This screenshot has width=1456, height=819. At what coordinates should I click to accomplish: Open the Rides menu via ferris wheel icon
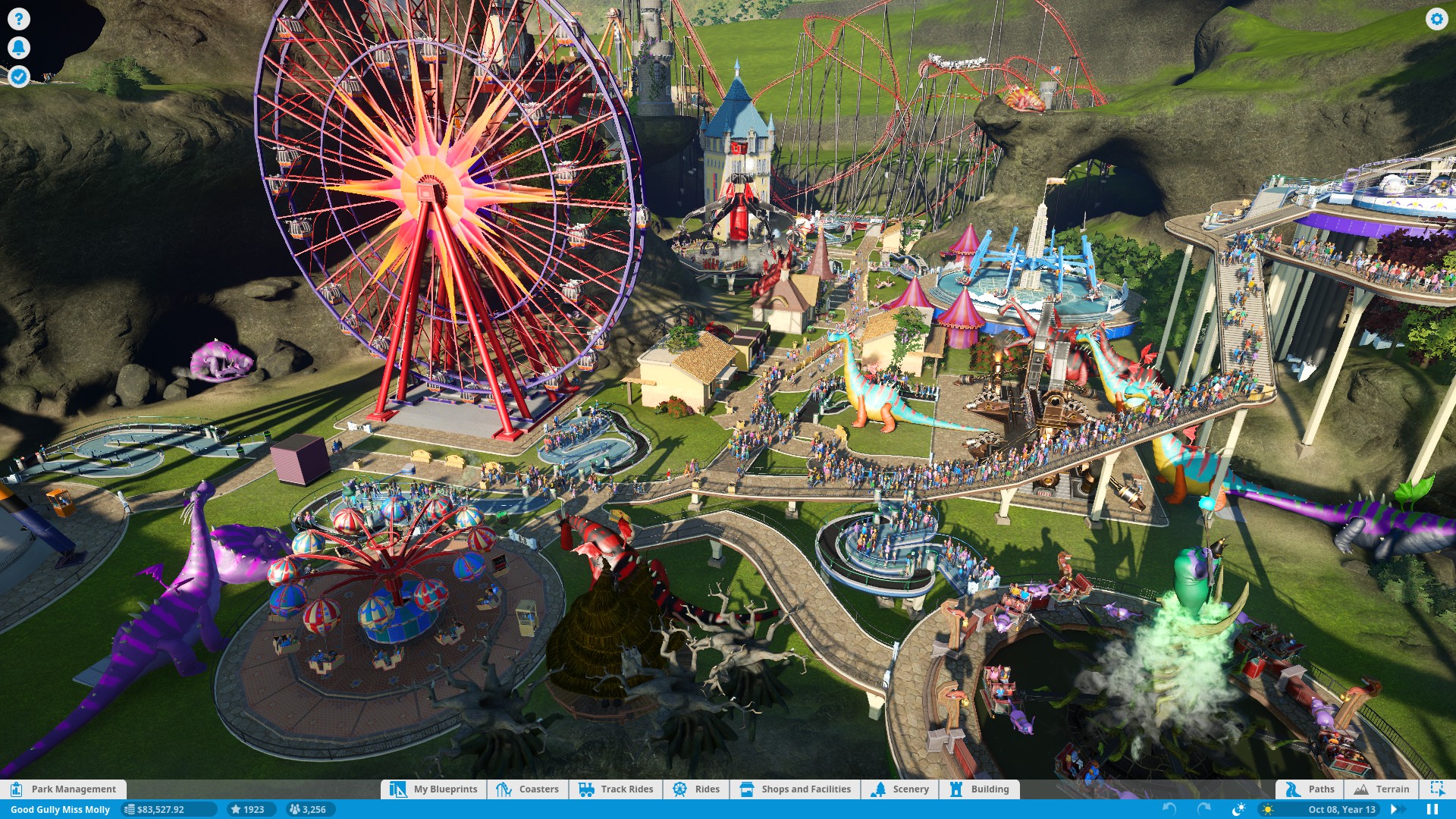tap(695, 789)
